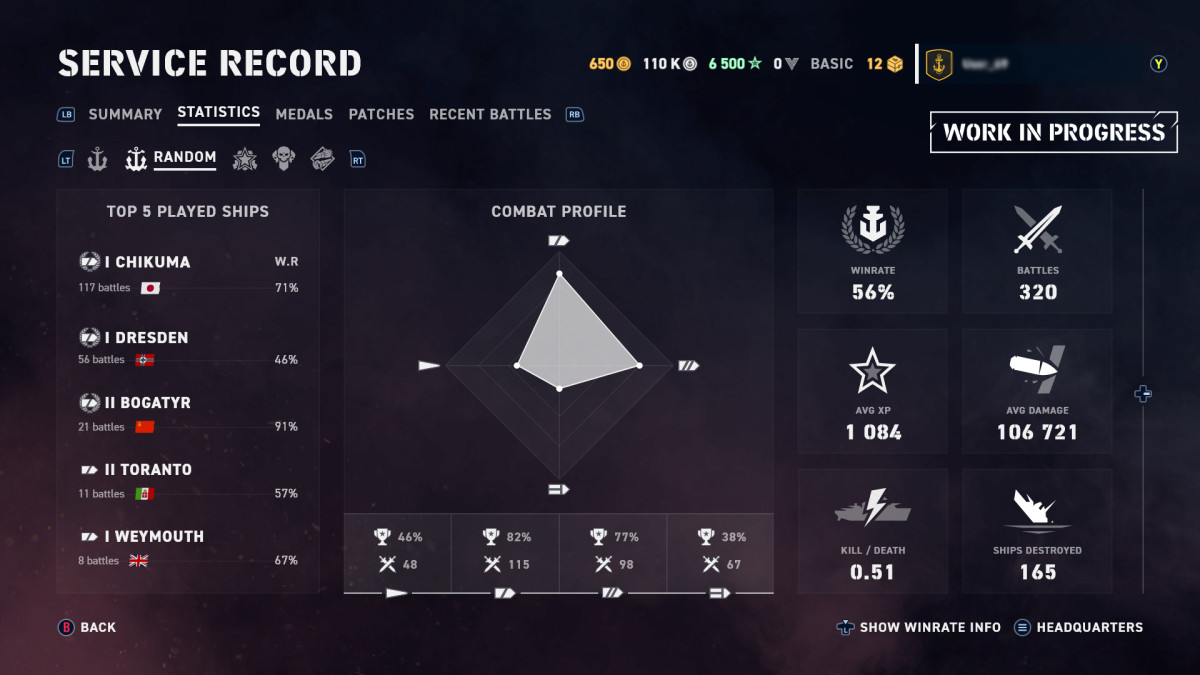This screenshot has height=675, width=1200.
Task: Switch to the Summary tab
Action: coord(125,114)
